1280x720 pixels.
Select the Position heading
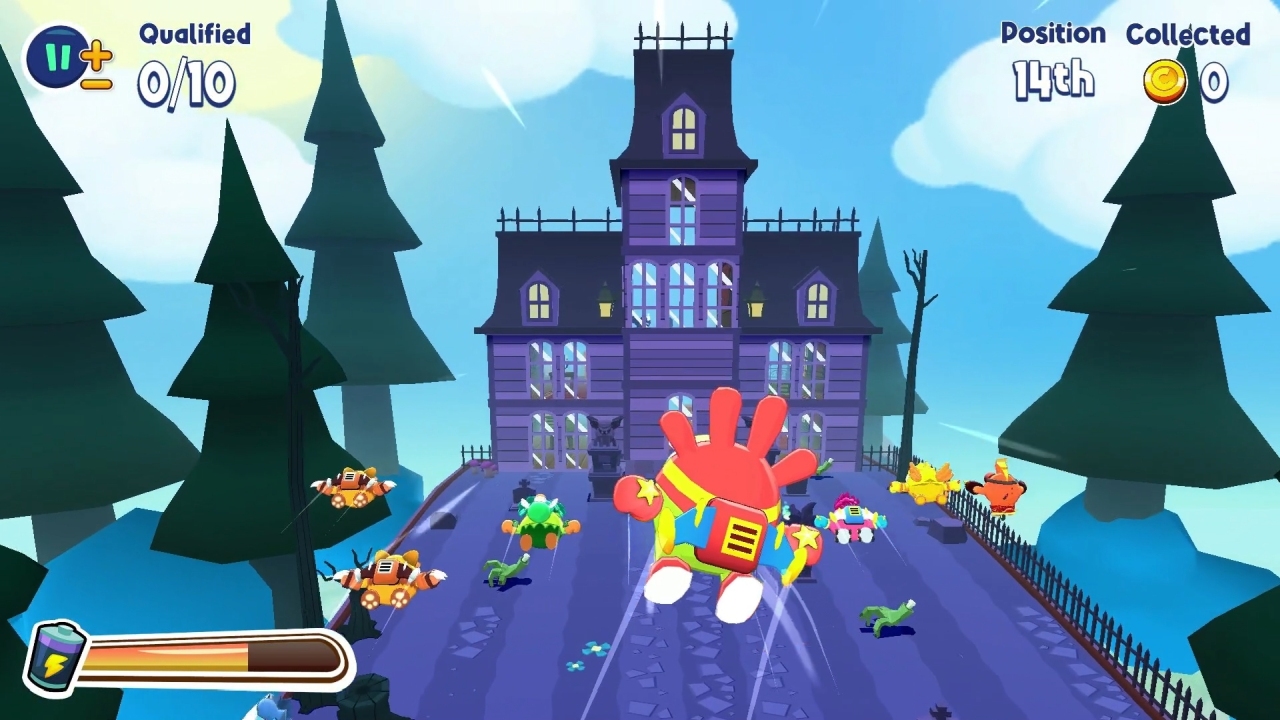pos(1053,33)
